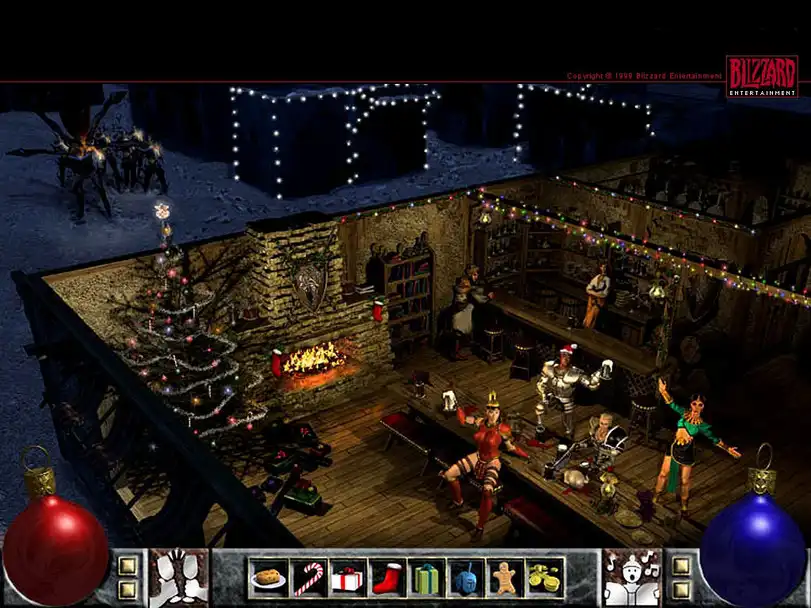Activate the singing caroler skill icon
Screen dimensions: 811x608
631,578
